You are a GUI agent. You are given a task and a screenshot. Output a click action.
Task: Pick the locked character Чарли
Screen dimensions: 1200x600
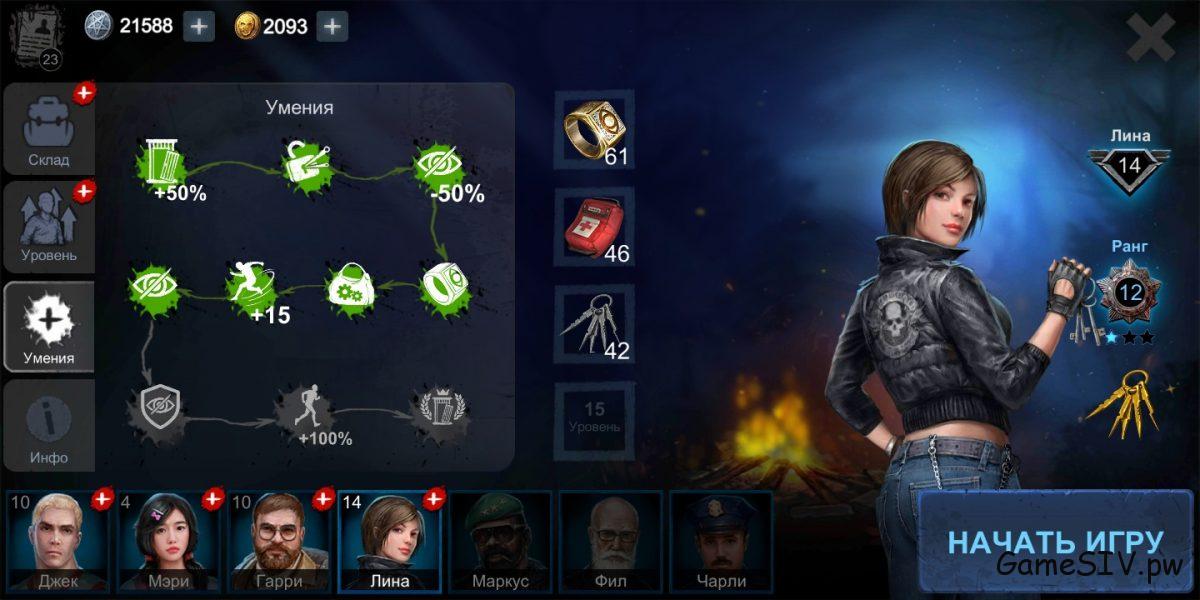(x=720, y=540)
